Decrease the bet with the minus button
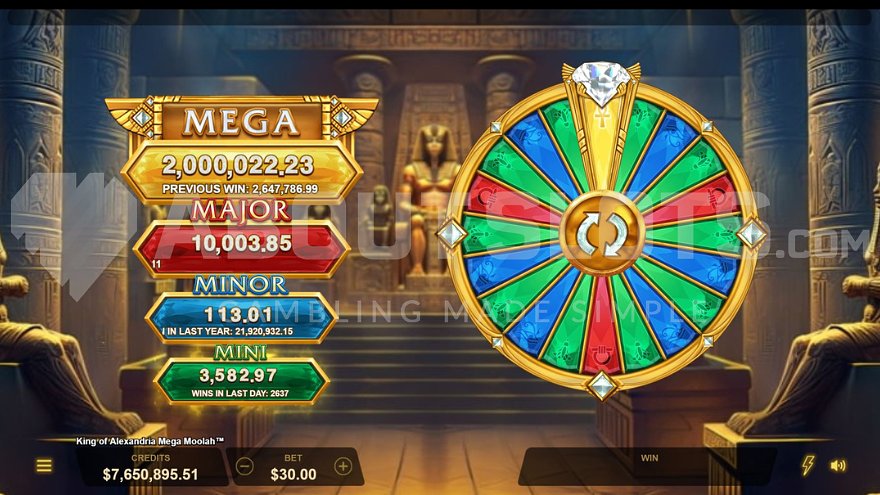The width and height of the screenshot is (880, 495). 245,467
